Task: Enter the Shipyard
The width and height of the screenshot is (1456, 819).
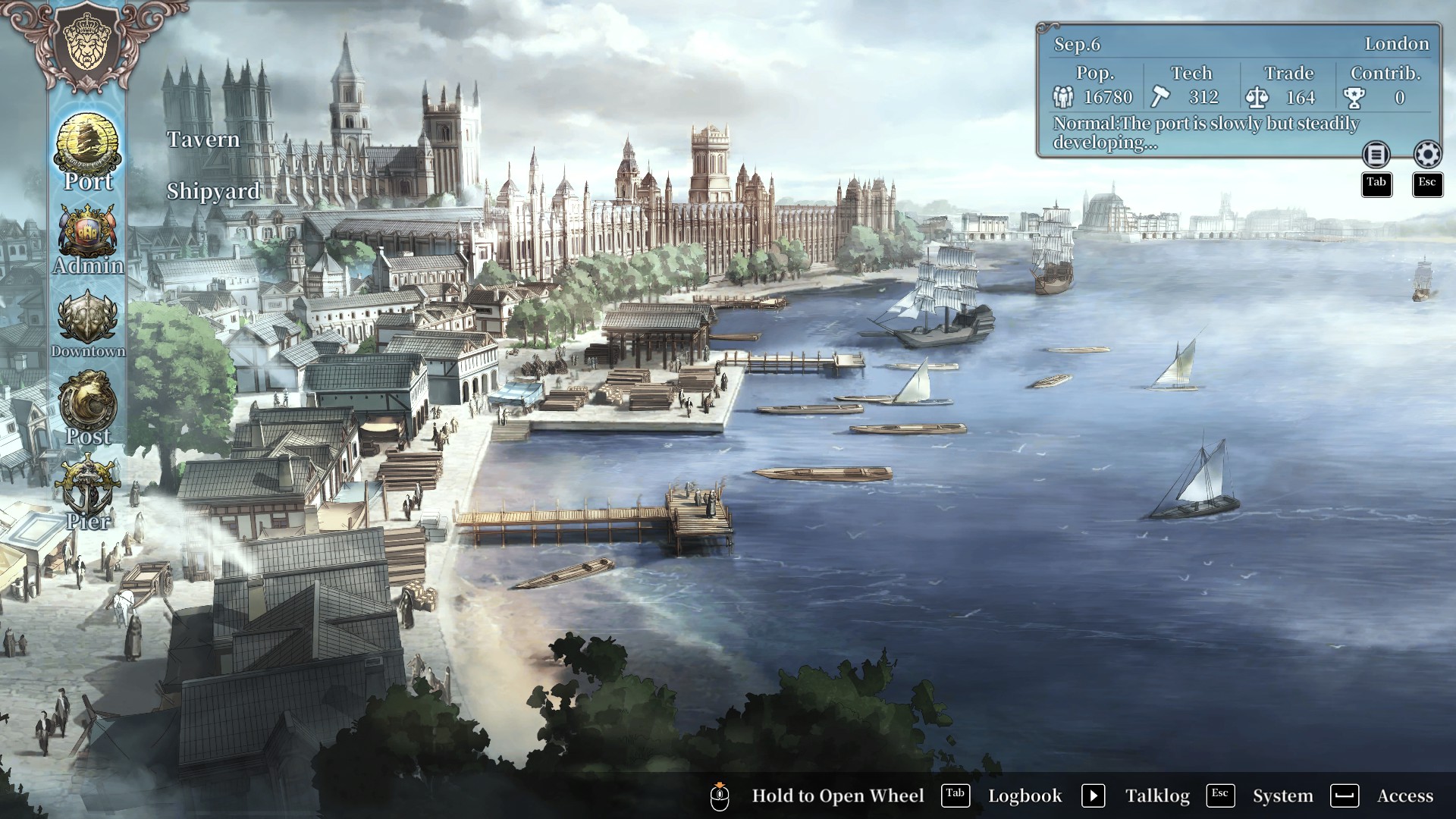Action: pyautogui.click(x=212, y=191)
